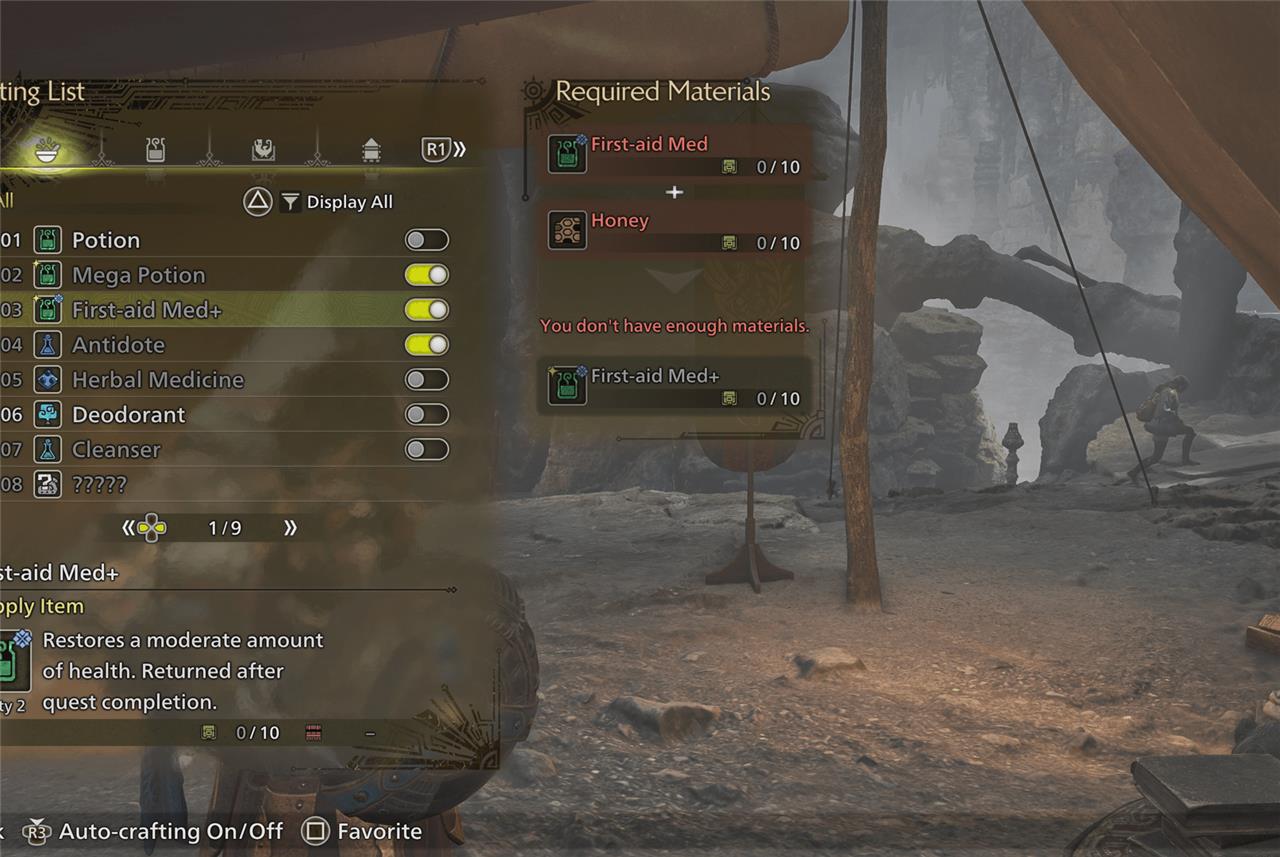Switch to the lantern-shaped category tab

371,150
